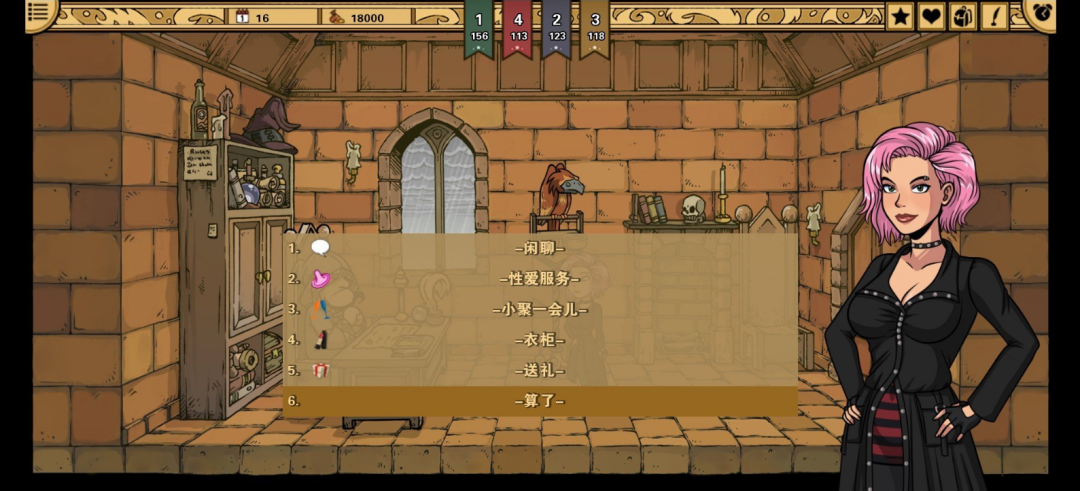1080x491 pixels.
Task: Click the red house banner numbered 4
Action: click(x=518, y=27)
